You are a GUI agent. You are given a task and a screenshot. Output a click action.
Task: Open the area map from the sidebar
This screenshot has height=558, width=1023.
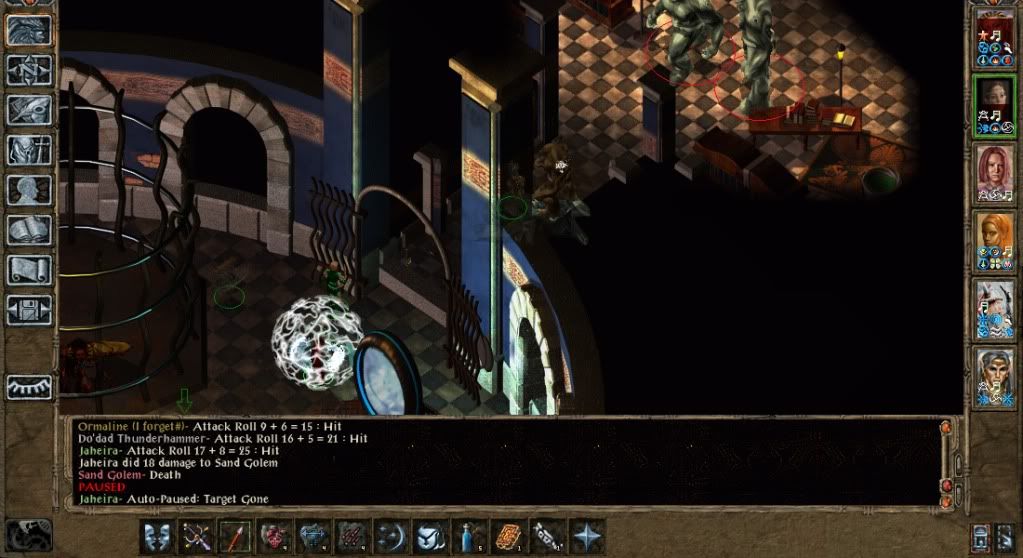tap(29, 69)
